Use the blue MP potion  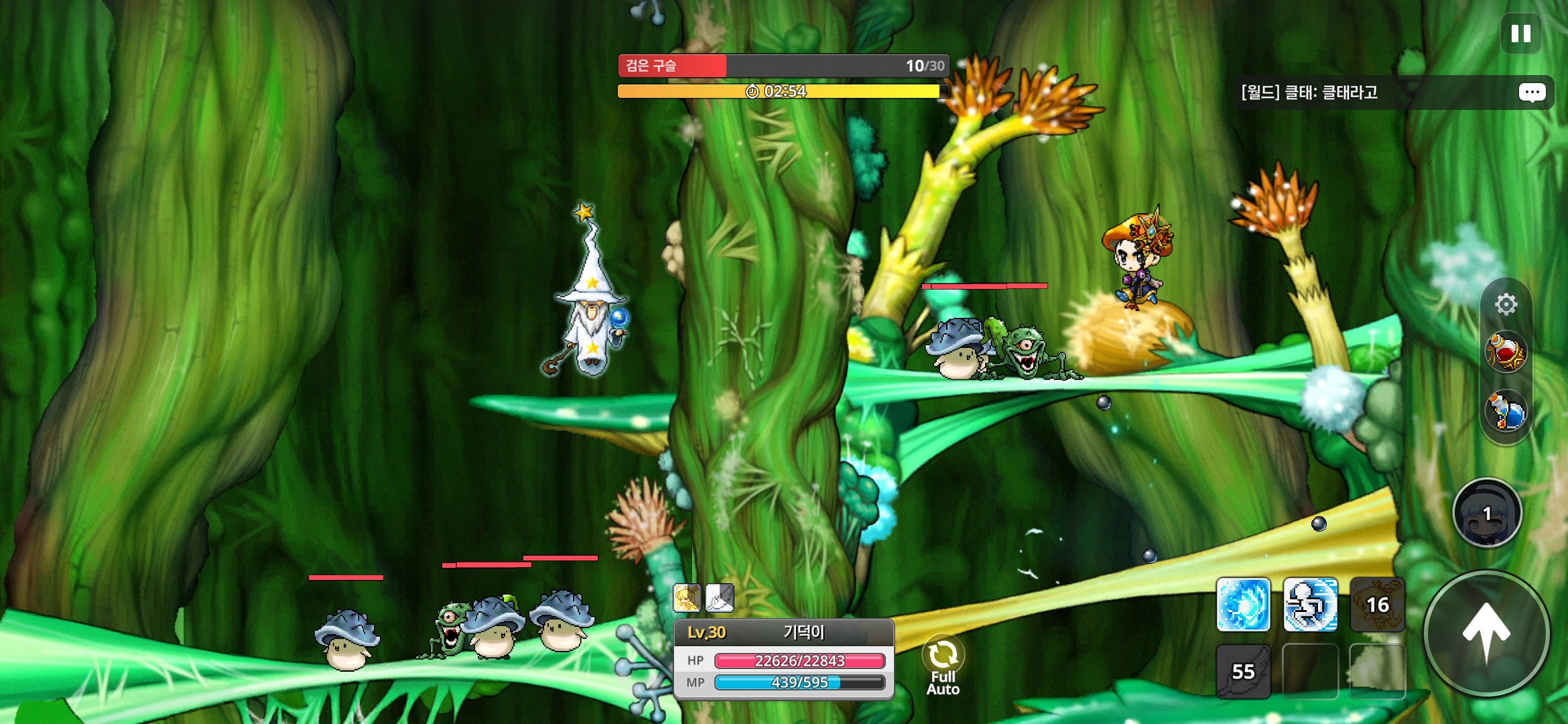(x=1506, y=411)
